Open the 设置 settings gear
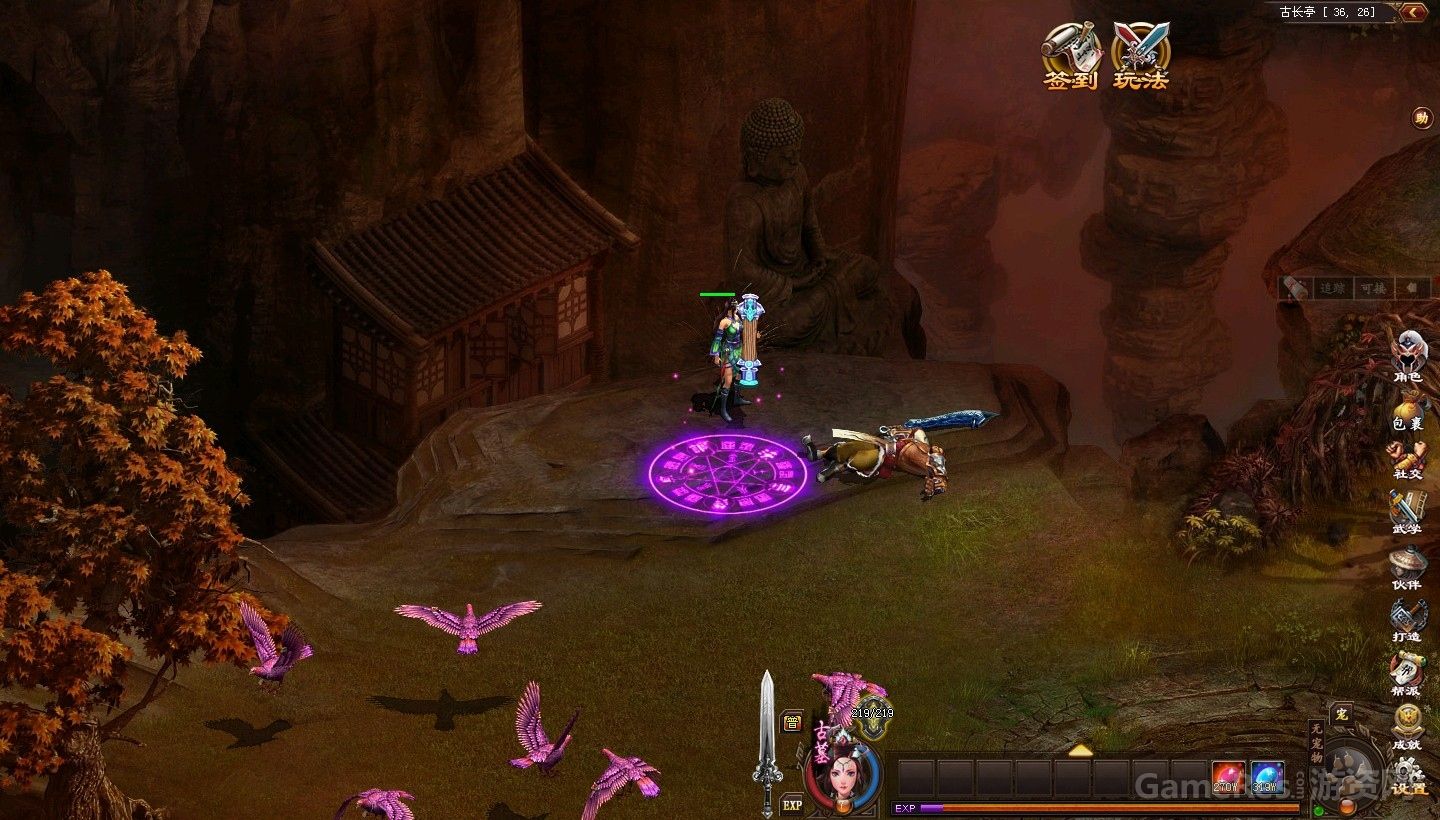Image resolution: width=1440 pixels, height=820 pixels. (x=1409, y=775)
